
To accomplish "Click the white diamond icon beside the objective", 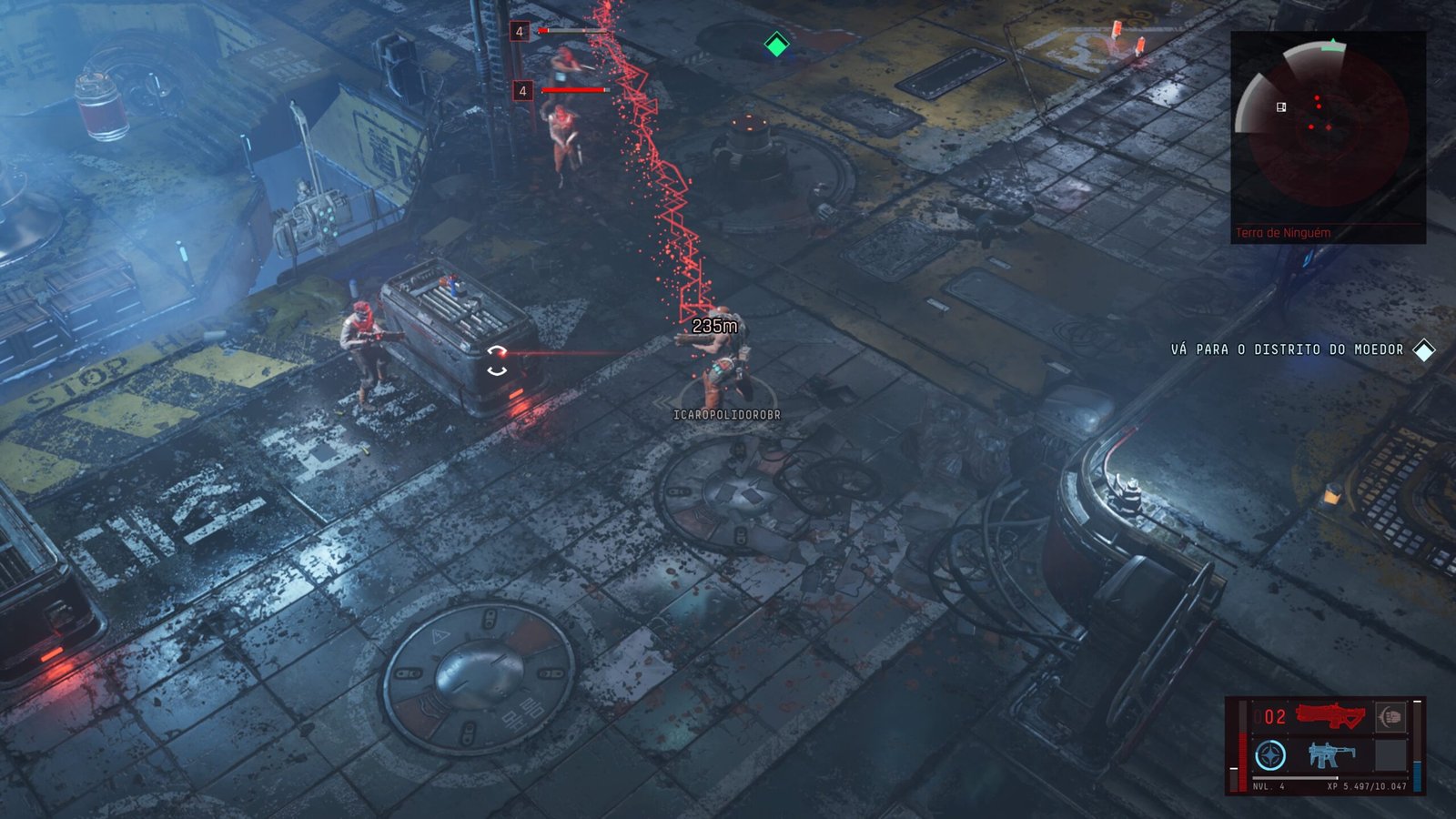I will pos(1423,349).
